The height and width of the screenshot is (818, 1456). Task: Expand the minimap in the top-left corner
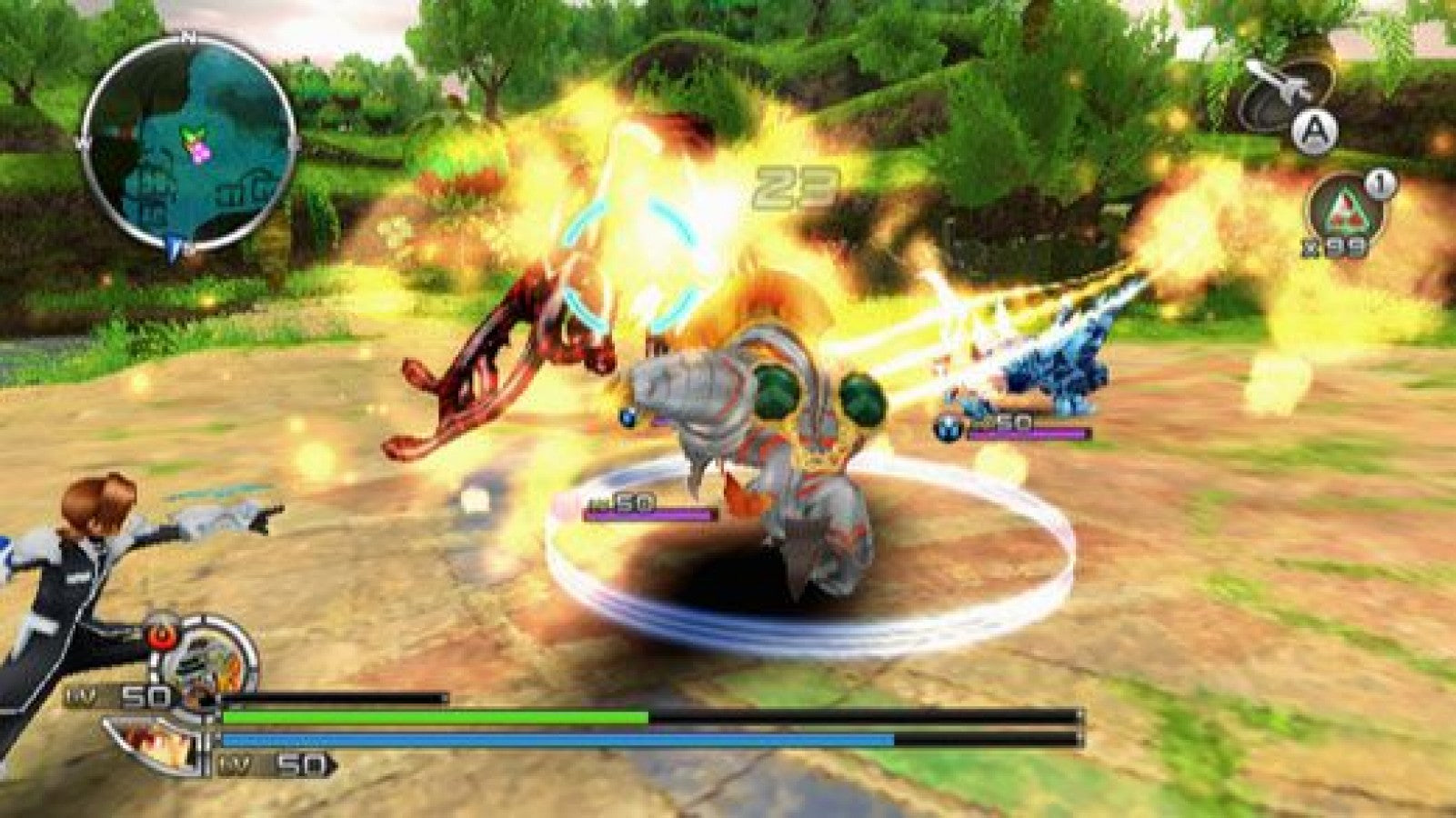click(182, 141)
